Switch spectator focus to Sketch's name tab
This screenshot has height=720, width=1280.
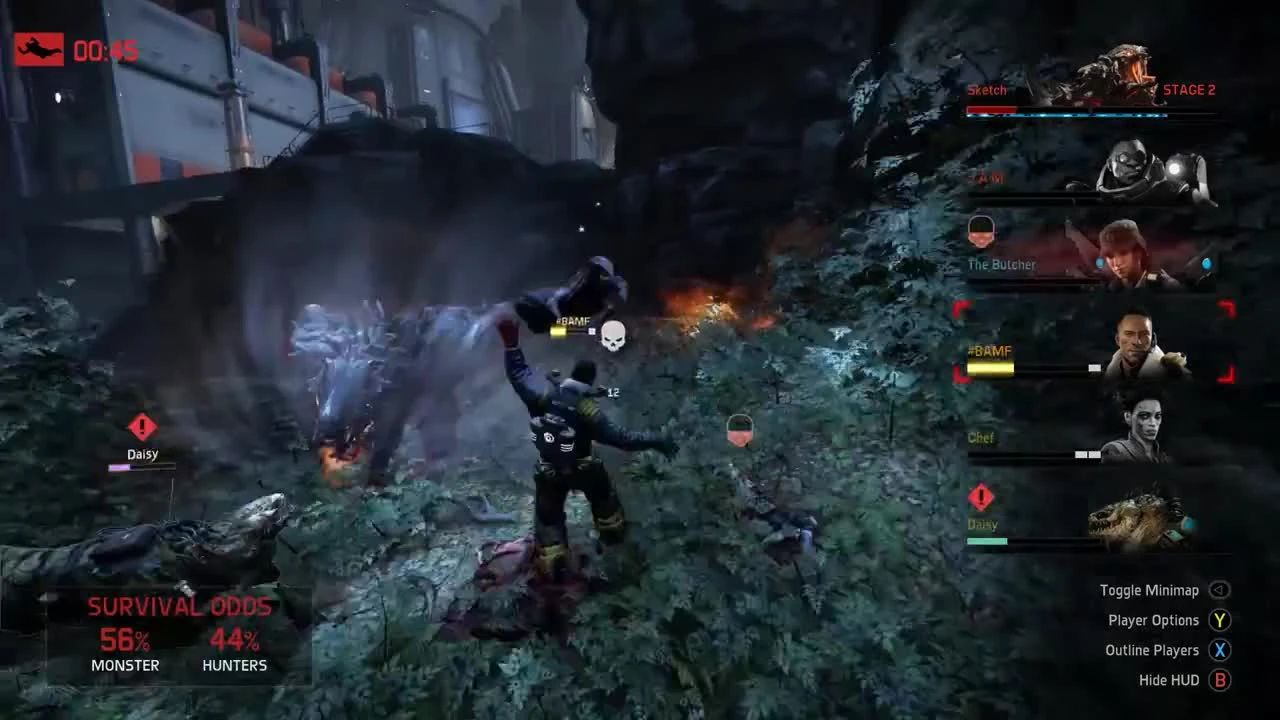click(x=987, y=90)
